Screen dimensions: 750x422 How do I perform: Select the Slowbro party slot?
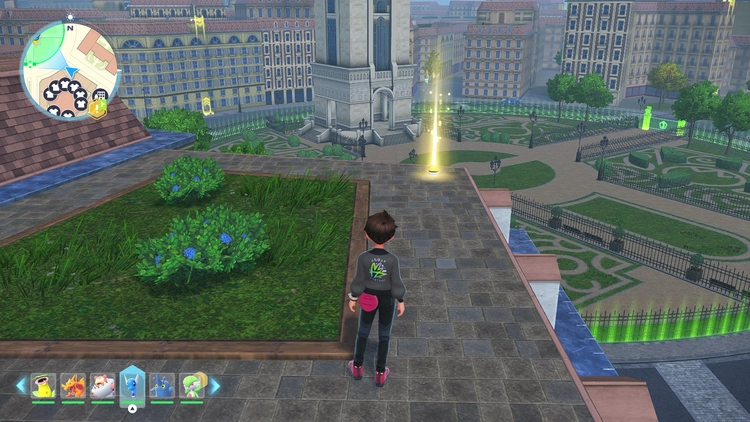[x=103, y=385]
